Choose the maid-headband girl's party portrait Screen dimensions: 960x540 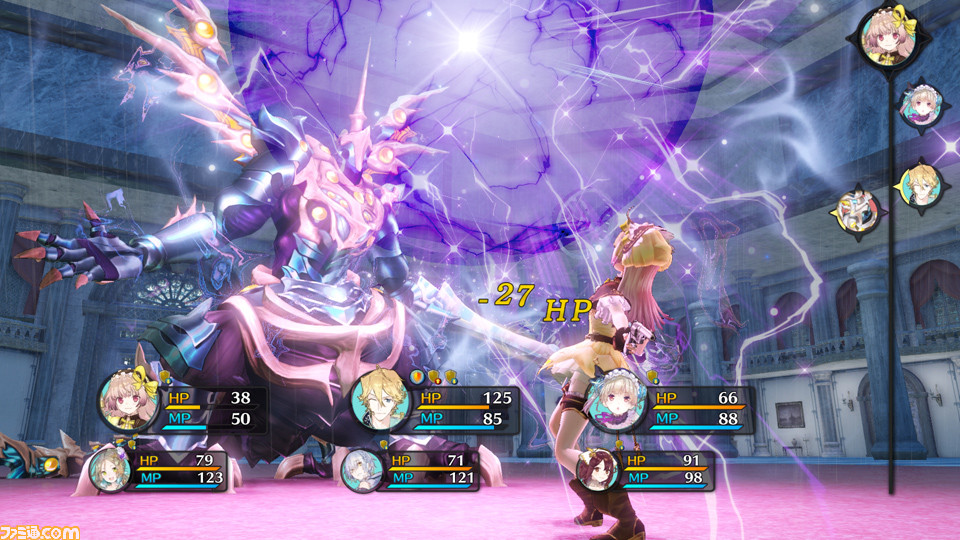coord(616,402)
